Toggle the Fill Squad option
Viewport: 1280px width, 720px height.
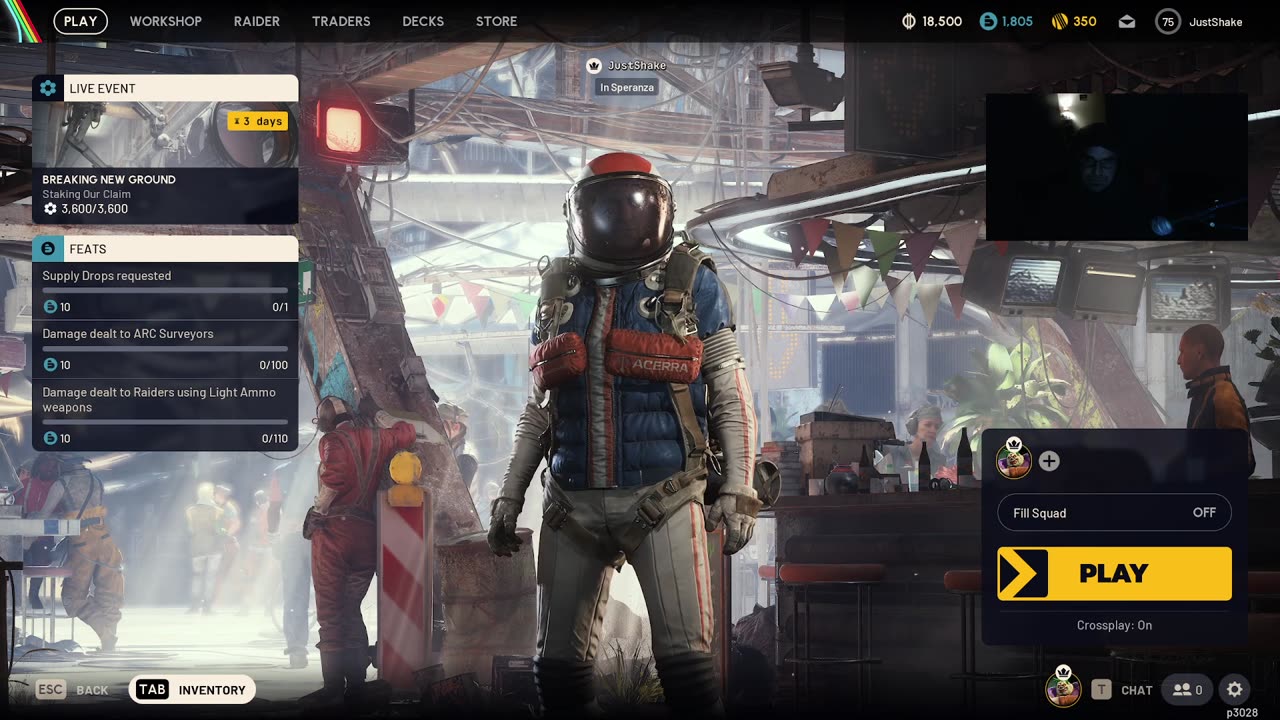[1114, 513]
